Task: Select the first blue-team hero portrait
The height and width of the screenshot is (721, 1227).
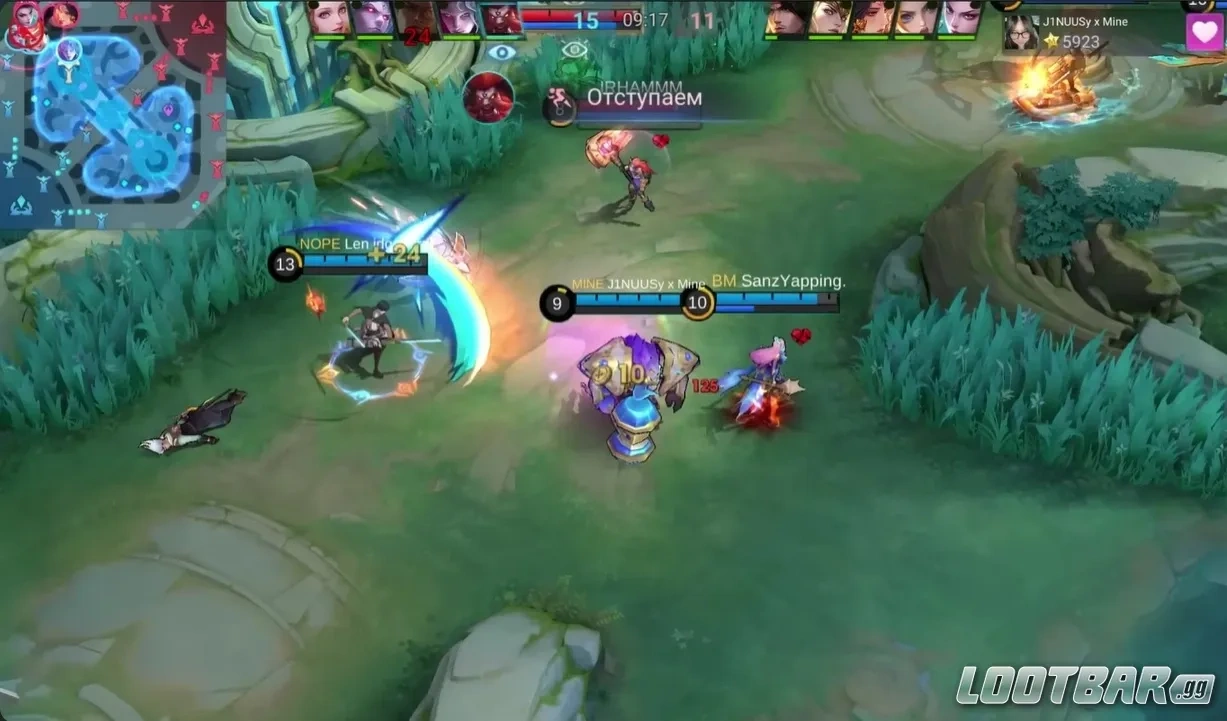Action: (x=329, y=18)
